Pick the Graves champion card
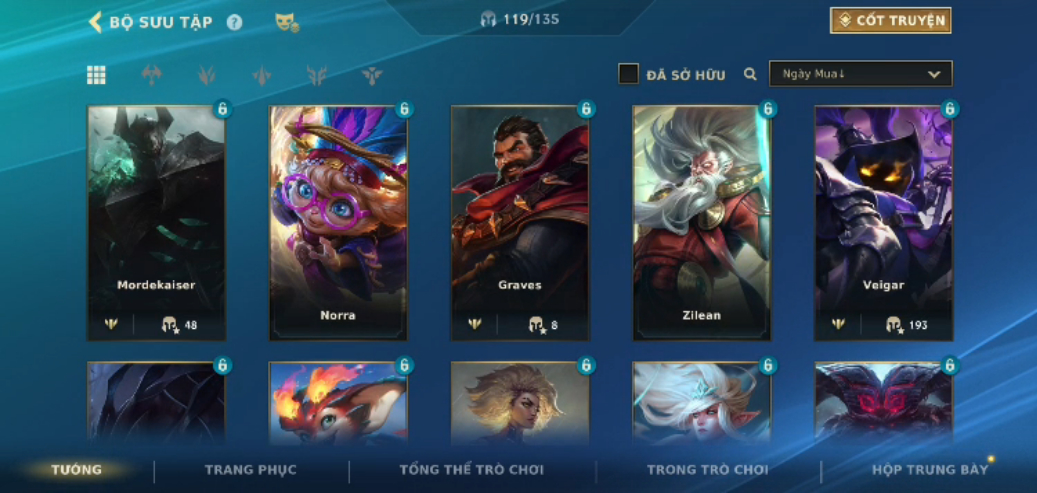 tap(520, 222)
